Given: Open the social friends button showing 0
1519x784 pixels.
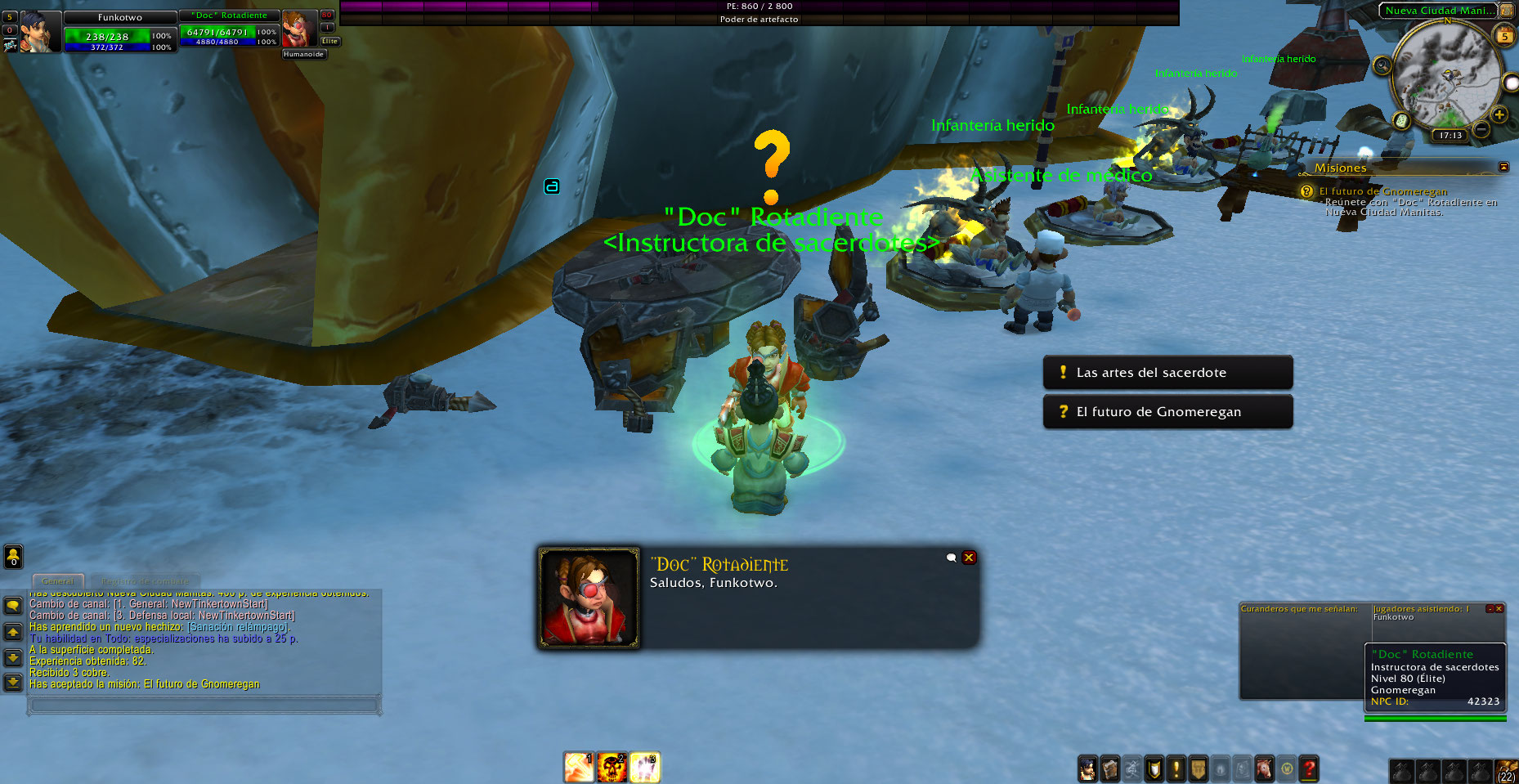Looking at the screenshot, I should coord(13,557).
